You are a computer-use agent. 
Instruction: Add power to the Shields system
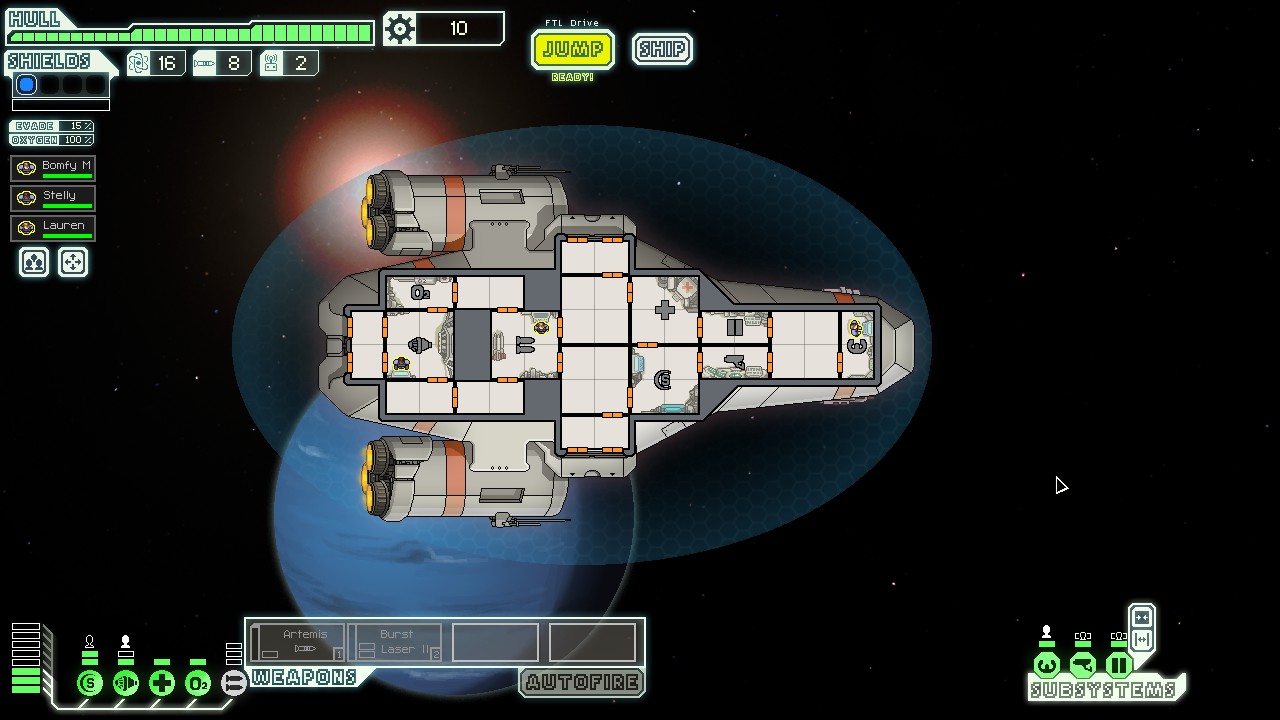(90, 683)
